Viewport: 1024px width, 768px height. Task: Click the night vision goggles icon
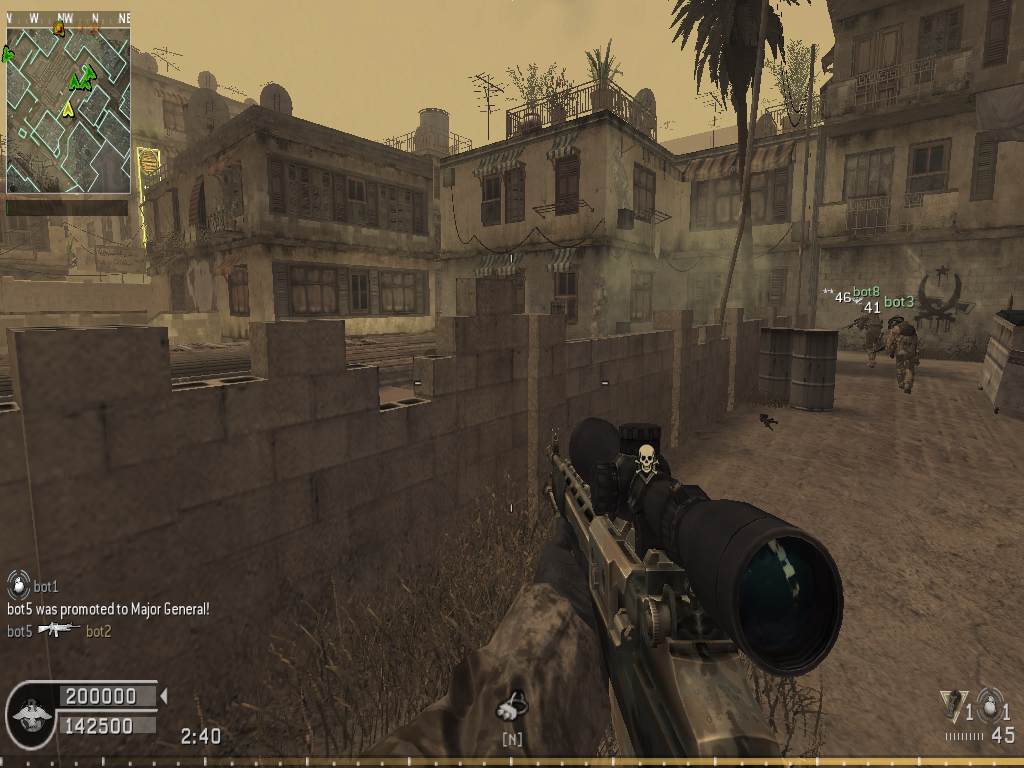pos(512,708)
